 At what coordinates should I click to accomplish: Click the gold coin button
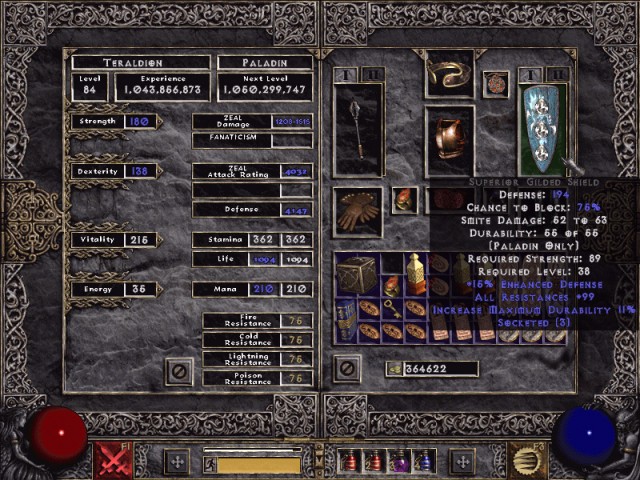click(x=395, y=369)
